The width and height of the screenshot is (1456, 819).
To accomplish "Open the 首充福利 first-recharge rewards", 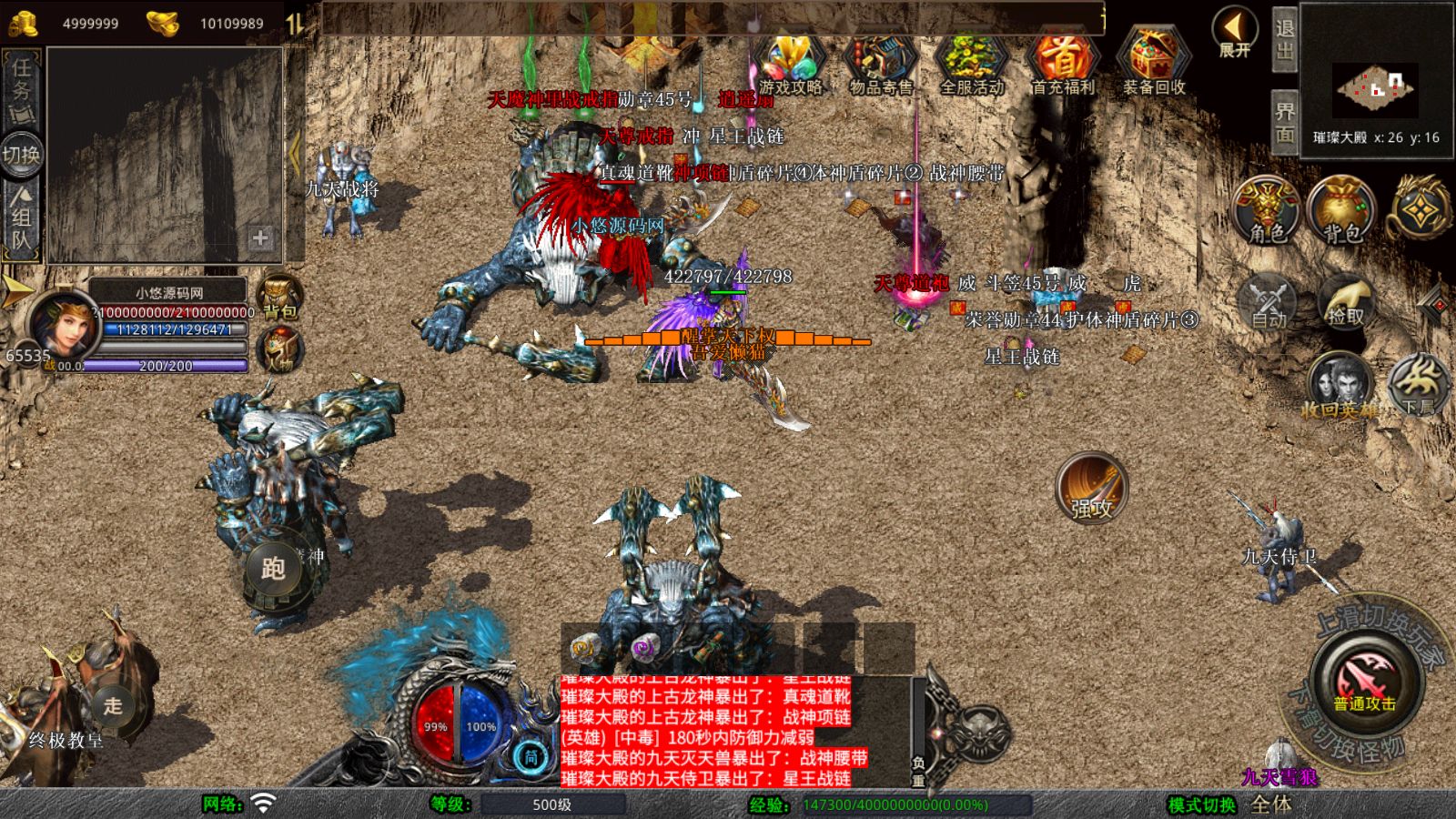I will (x=1062, y=62).
